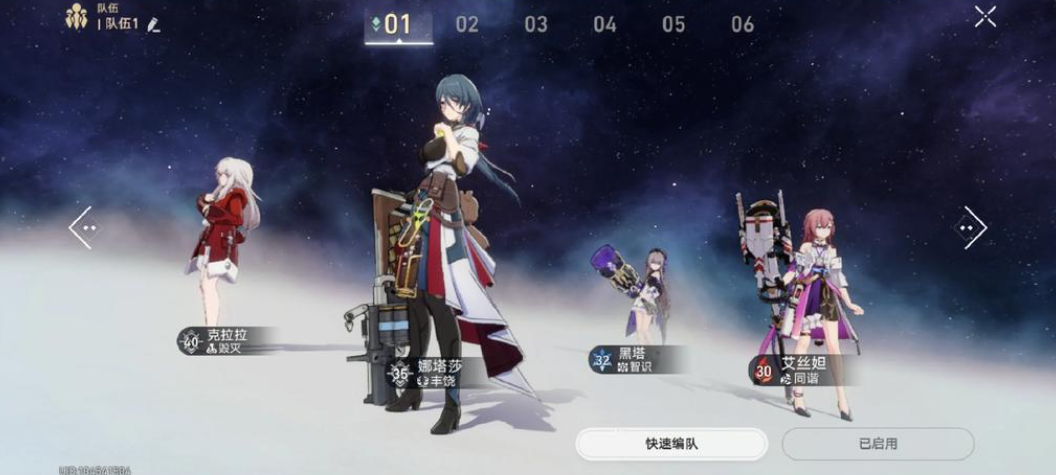This screenshot has height=475, width=1056.
Task: Switch to team tab 04
Action: click(x=605, y=24)
